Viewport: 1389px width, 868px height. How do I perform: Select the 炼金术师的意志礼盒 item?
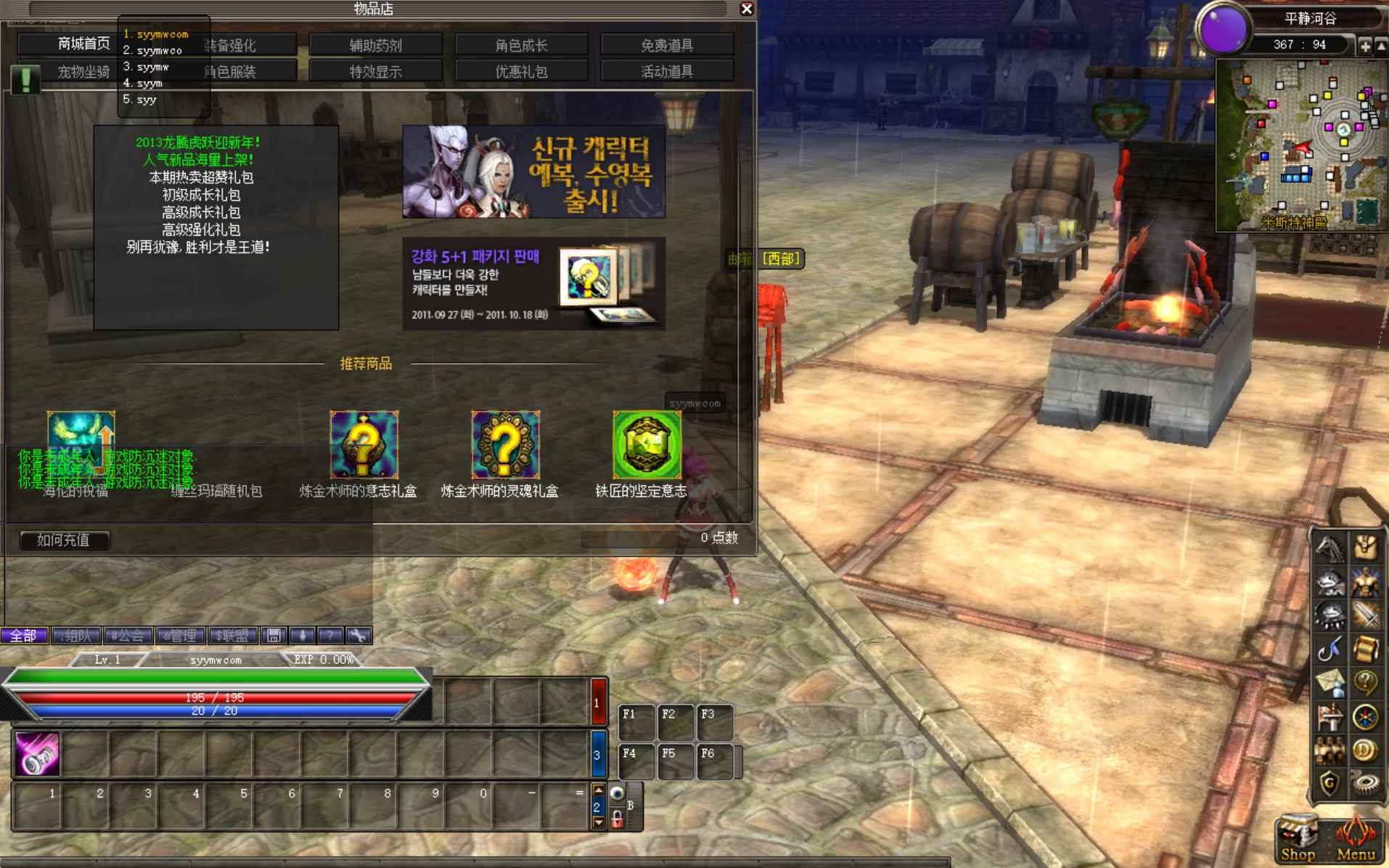click(364, 444)
